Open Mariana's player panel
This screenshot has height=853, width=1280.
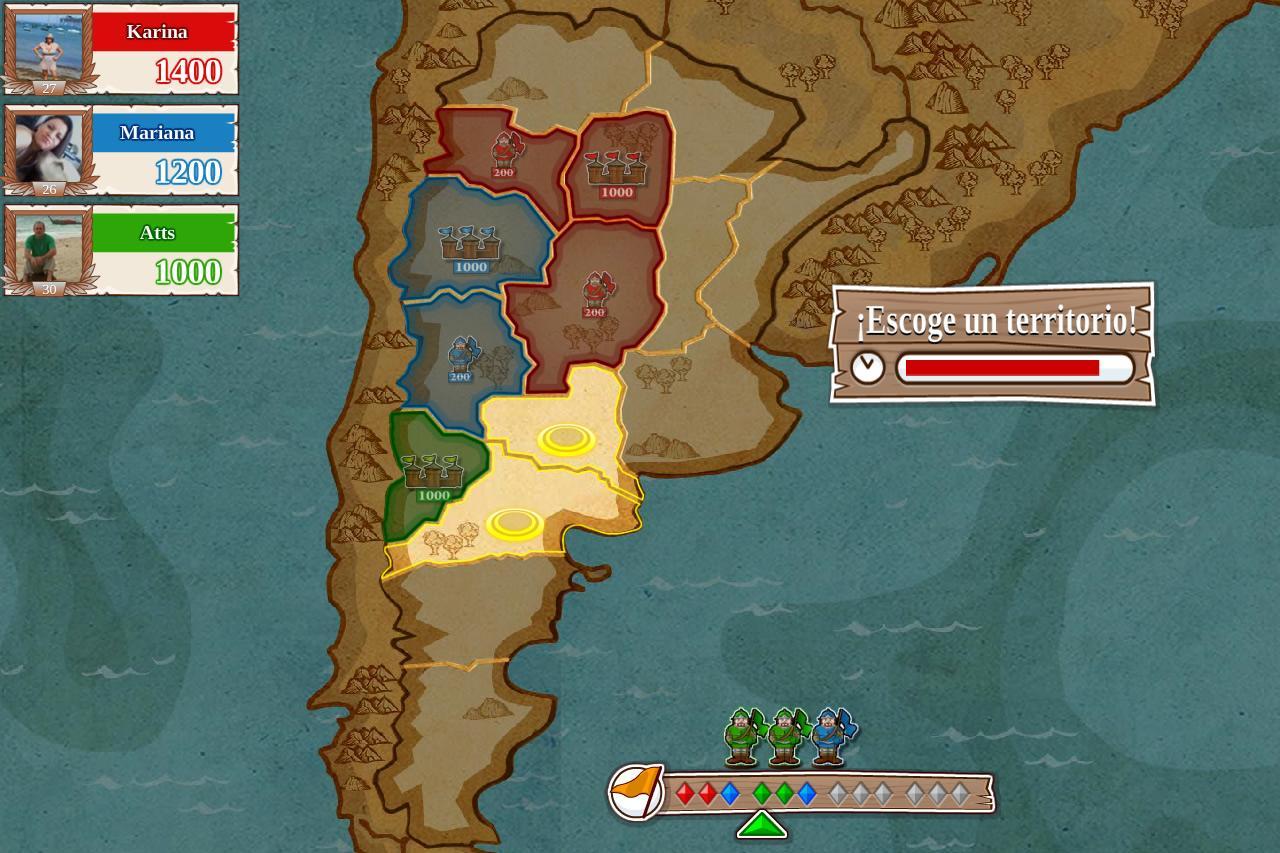(x=120, y=150)
